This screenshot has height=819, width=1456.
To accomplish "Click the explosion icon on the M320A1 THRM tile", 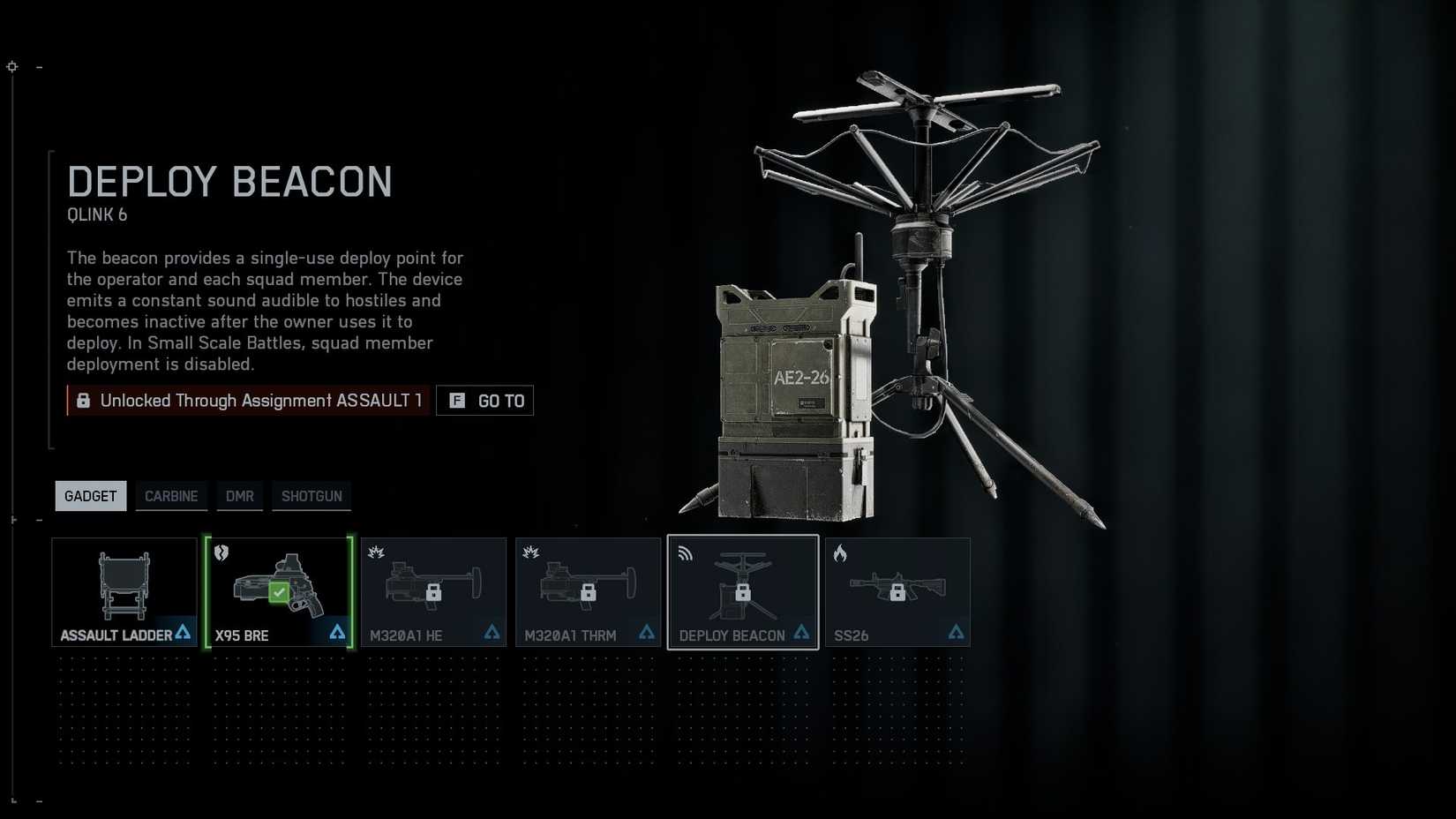I will point(530,553).
